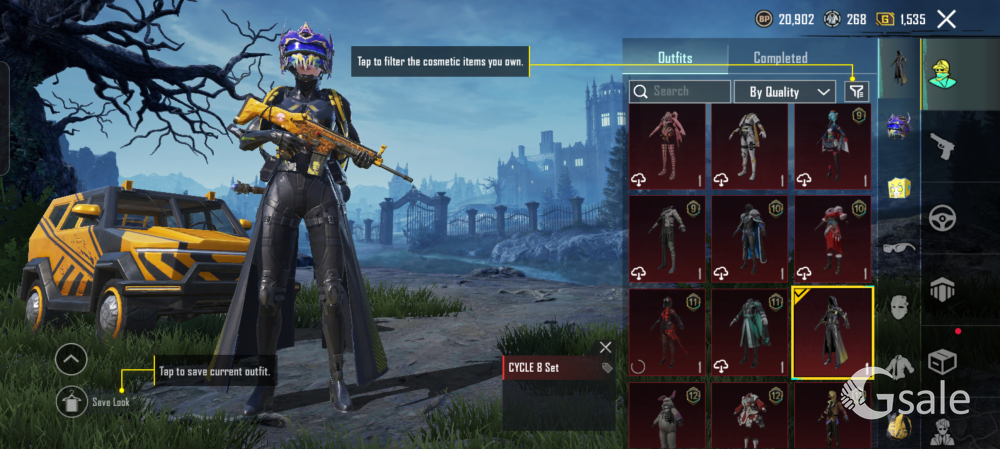Viewport: 1000px width, 449px height.
Task: Open the pistol weapon skins category
Action: pyautogui.click(x=941, y=147)
